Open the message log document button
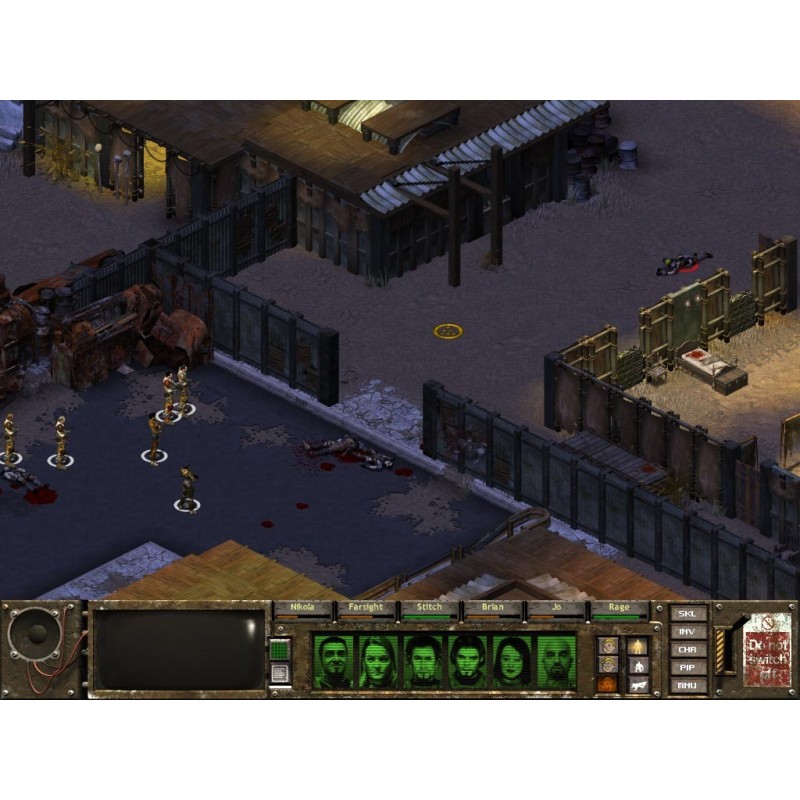This screenshot has height=800, width=800. coord(281,673)
